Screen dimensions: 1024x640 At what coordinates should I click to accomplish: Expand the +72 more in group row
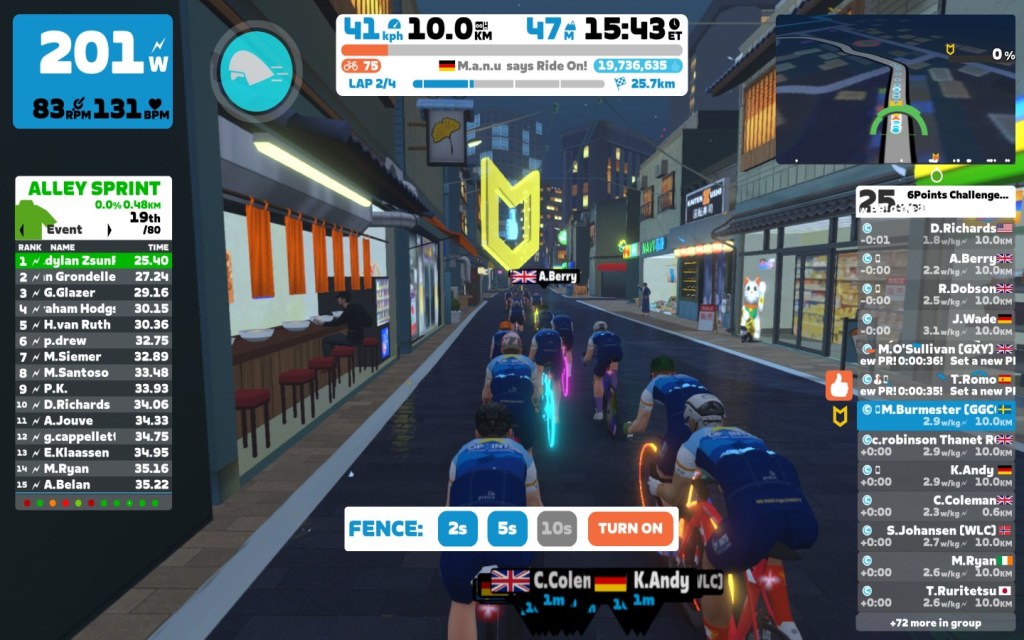point(936,623)
